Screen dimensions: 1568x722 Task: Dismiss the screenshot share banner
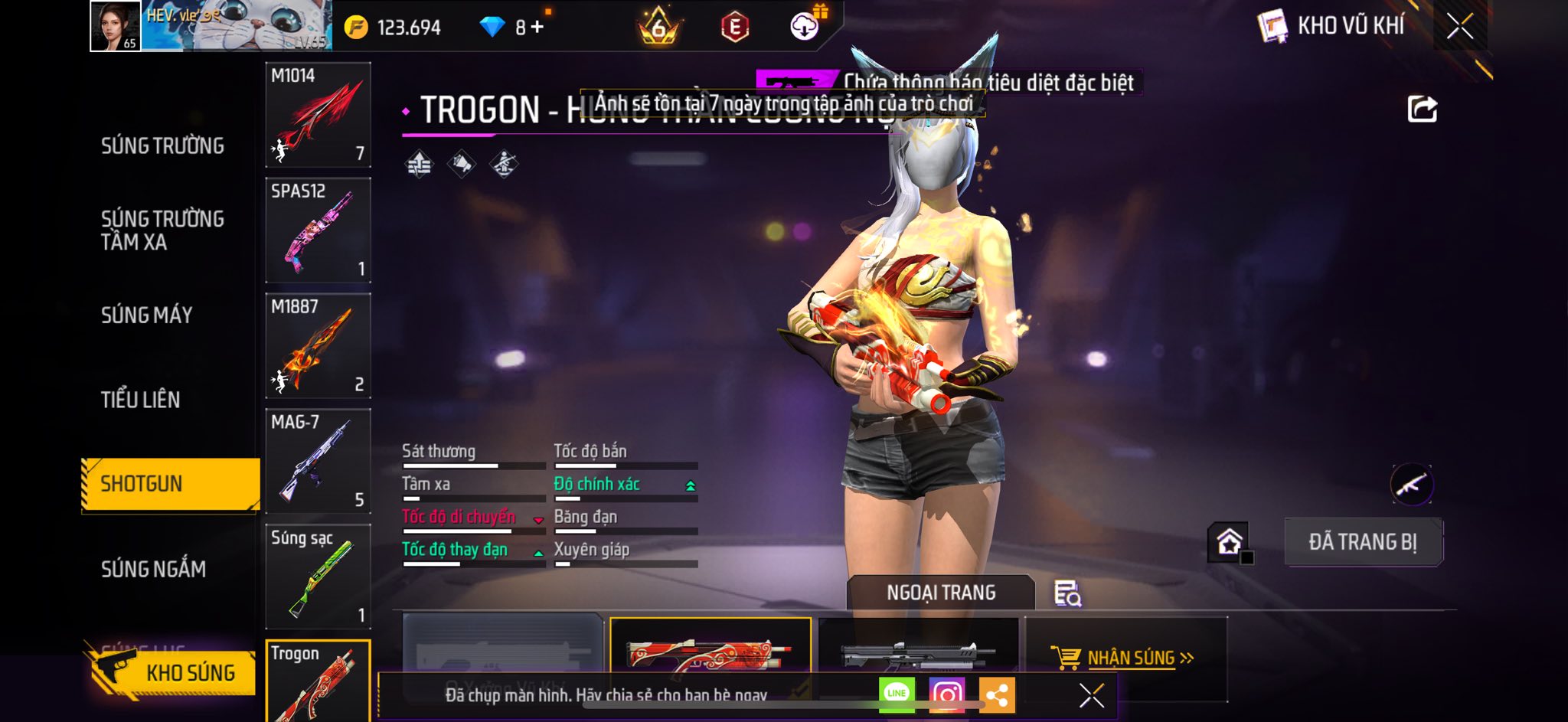[1091, 695]
